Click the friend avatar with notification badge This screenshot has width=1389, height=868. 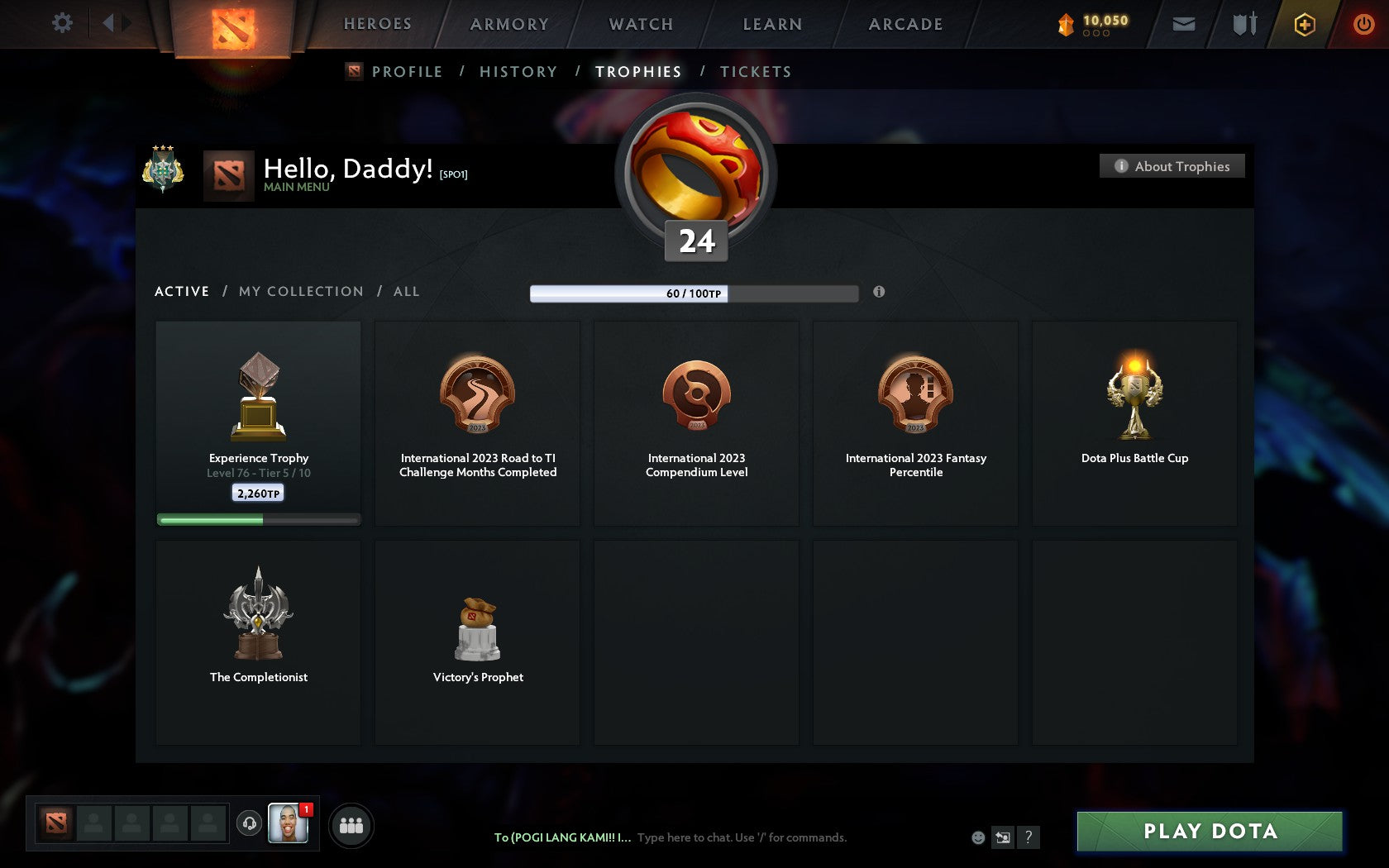pos(289,824)
